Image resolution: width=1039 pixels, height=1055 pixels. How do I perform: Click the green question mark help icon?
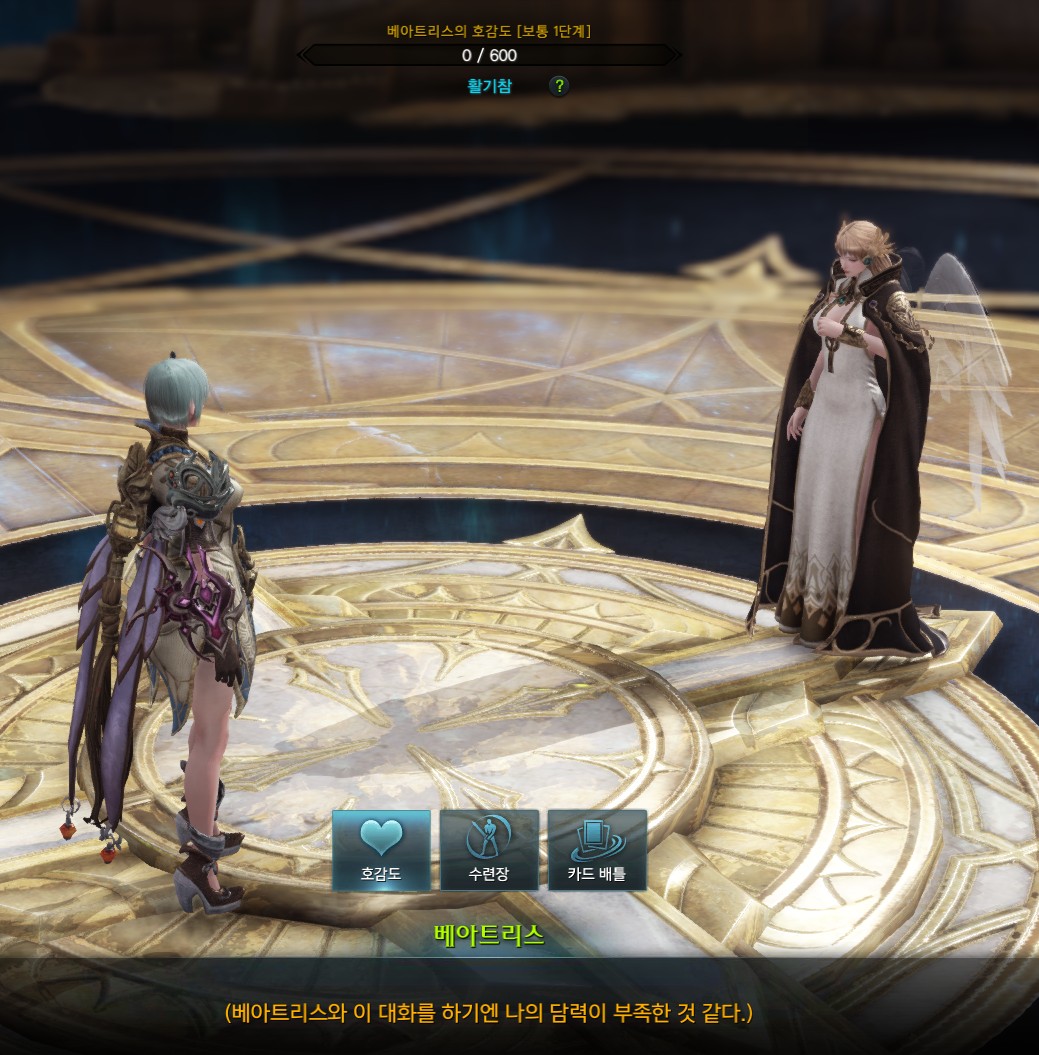click(x=559, y=86)
